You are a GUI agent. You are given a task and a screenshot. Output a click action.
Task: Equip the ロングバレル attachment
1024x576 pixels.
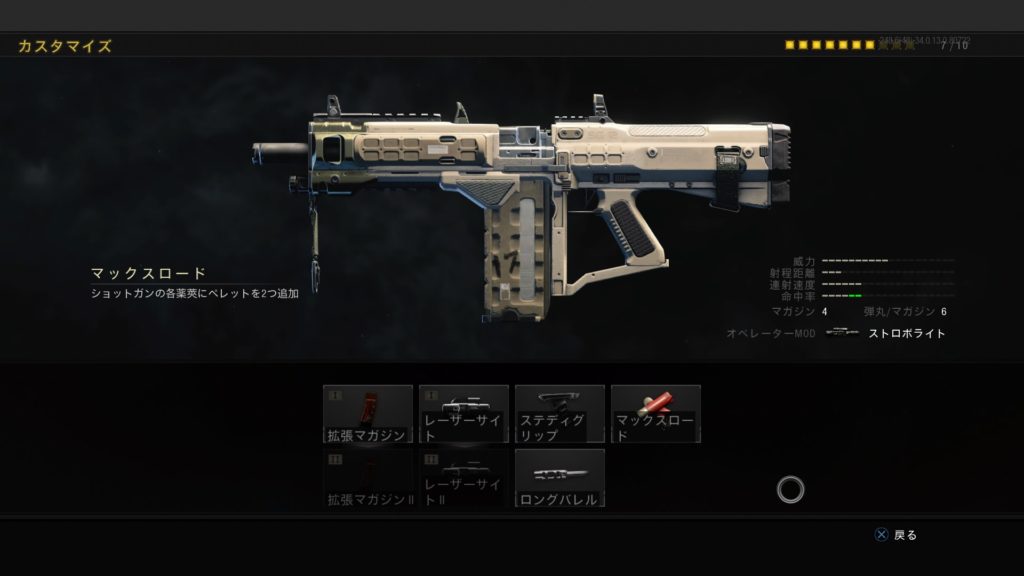click(x=560, y=478)
